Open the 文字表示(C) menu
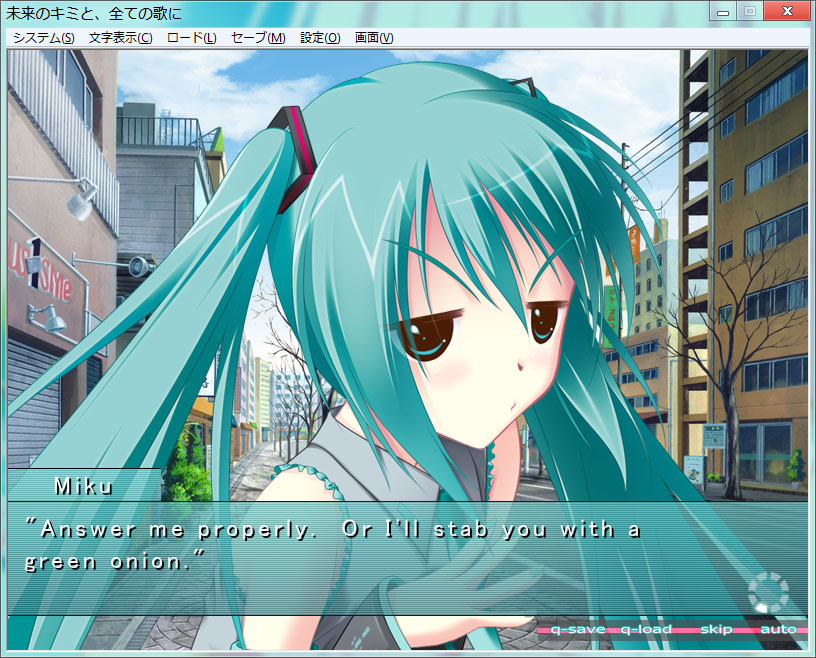The width and height of the screenshot is (816, 658). 120,38
